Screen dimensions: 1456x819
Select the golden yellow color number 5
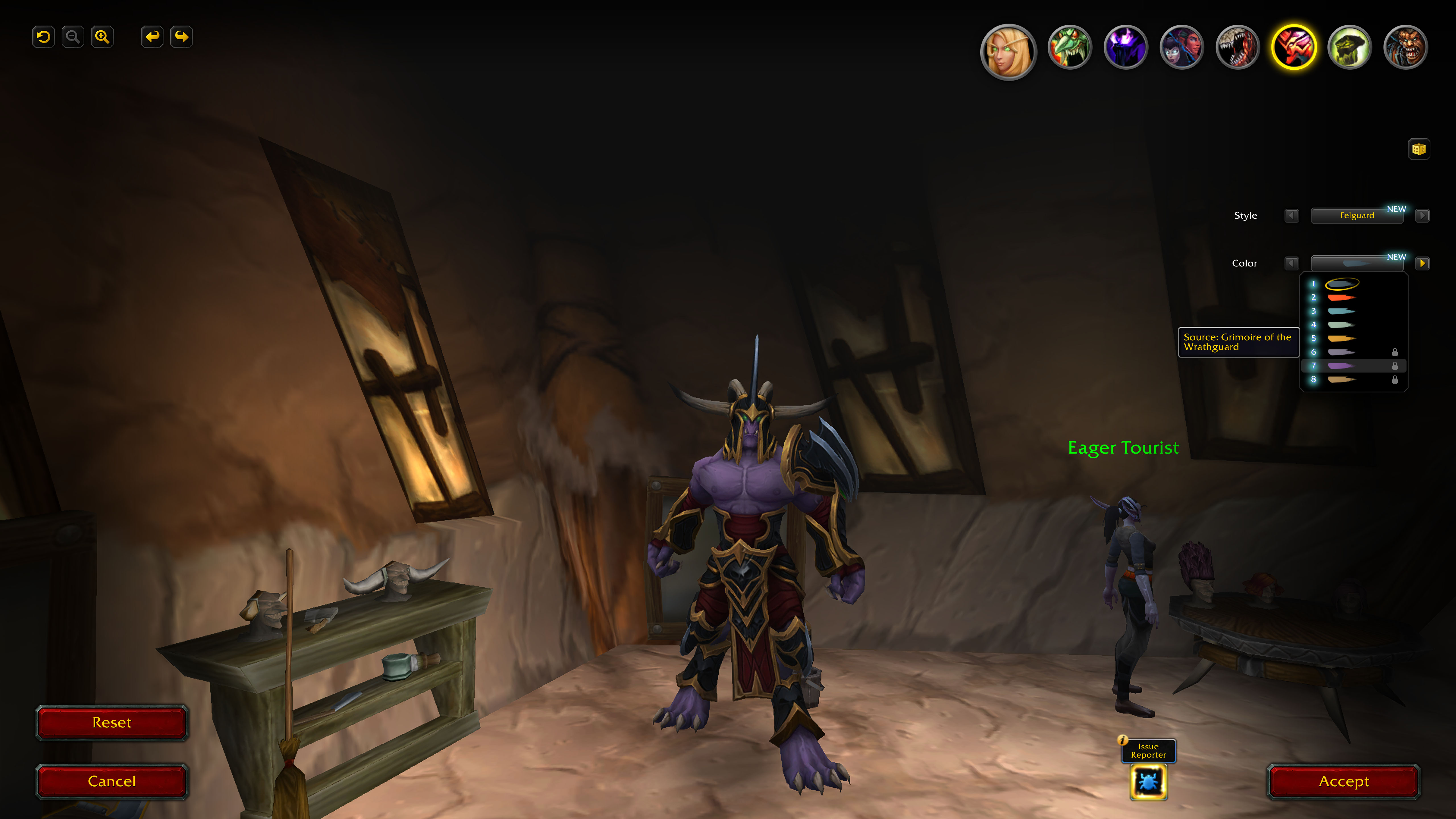[1341, 339]
